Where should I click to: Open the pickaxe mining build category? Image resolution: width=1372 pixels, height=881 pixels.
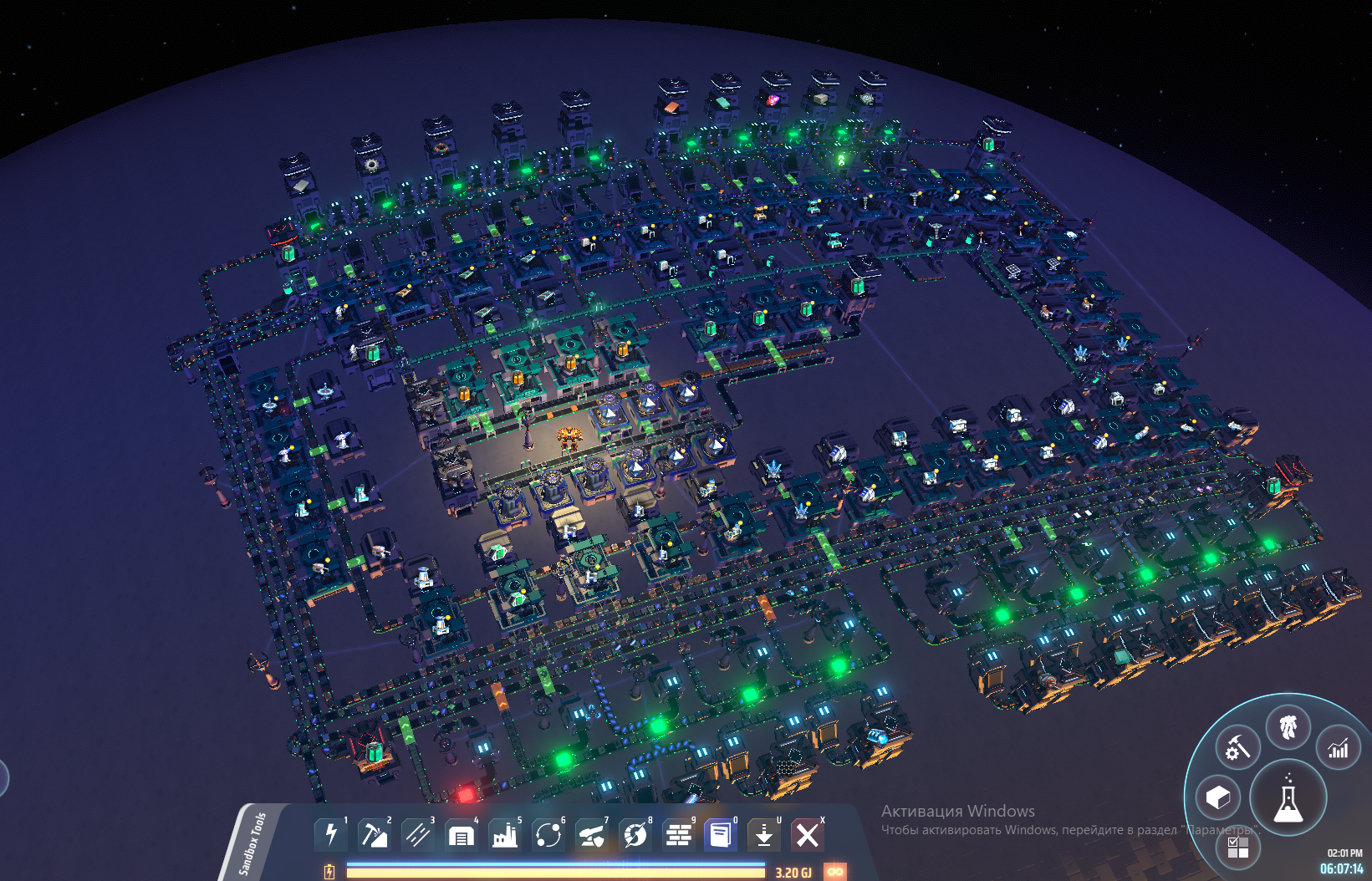coord(374,834)
